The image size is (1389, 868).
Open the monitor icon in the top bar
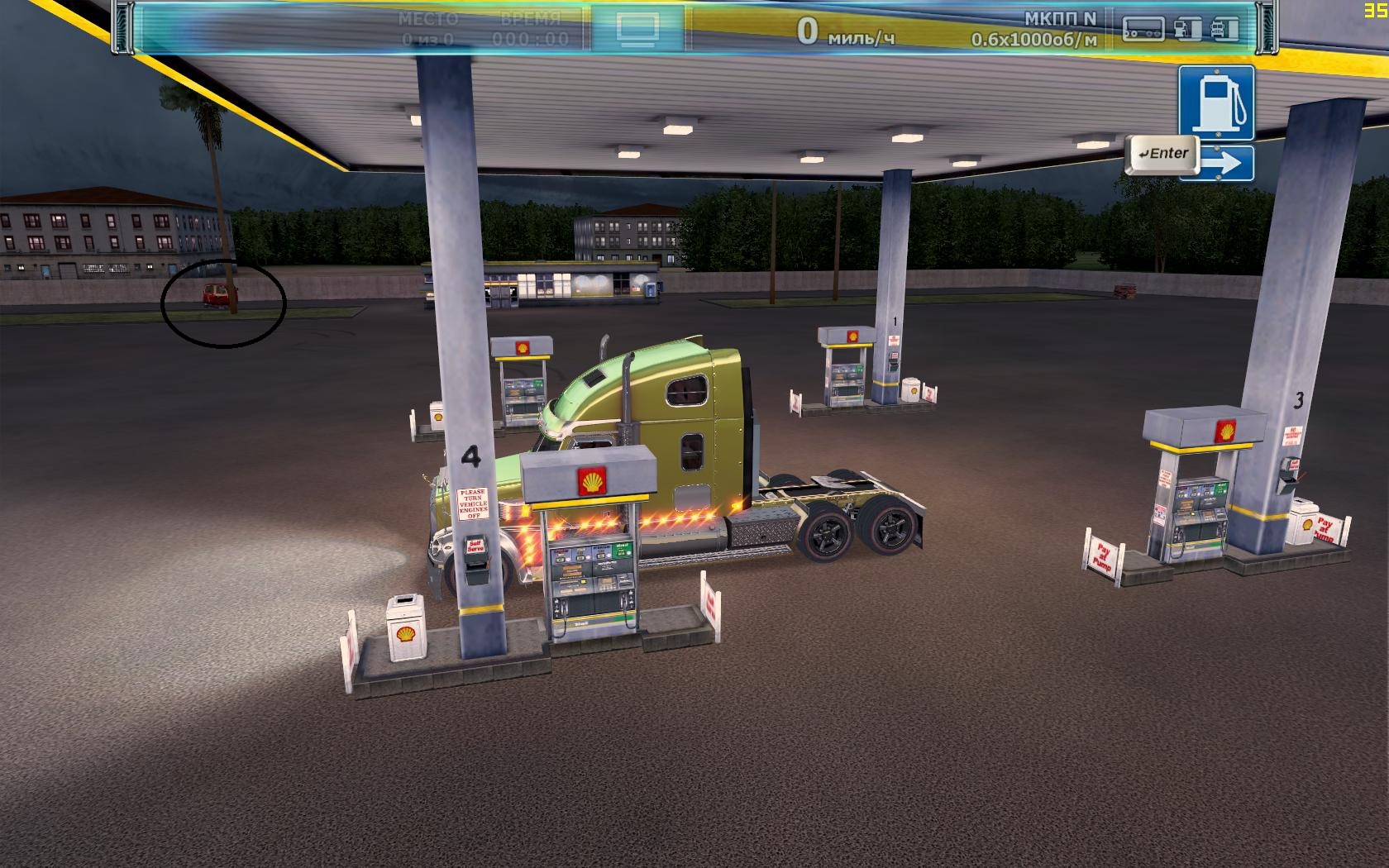click(x=637, y=27)
